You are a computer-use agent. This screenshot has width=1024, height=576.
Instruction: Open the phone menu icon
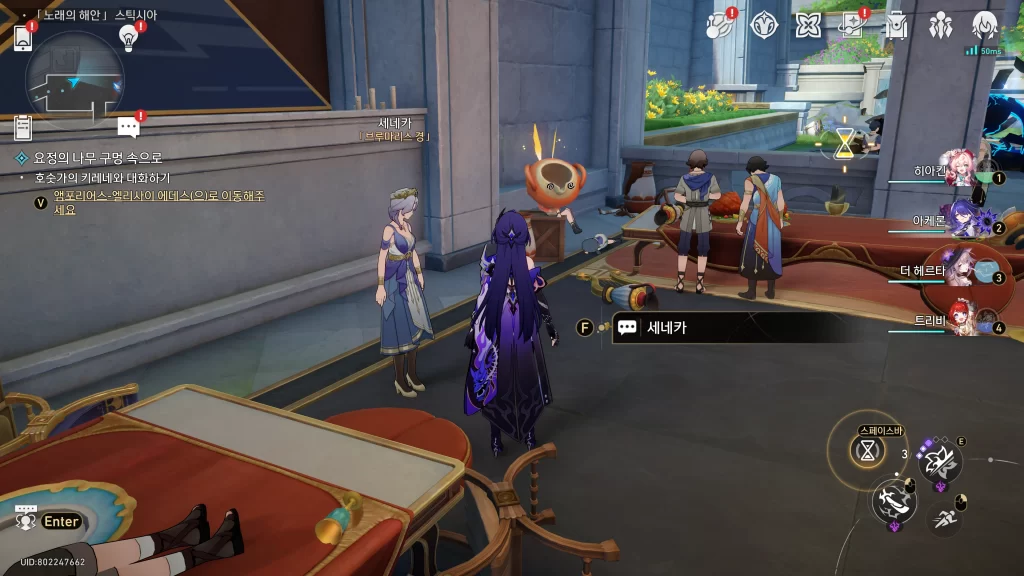point(23,38)
